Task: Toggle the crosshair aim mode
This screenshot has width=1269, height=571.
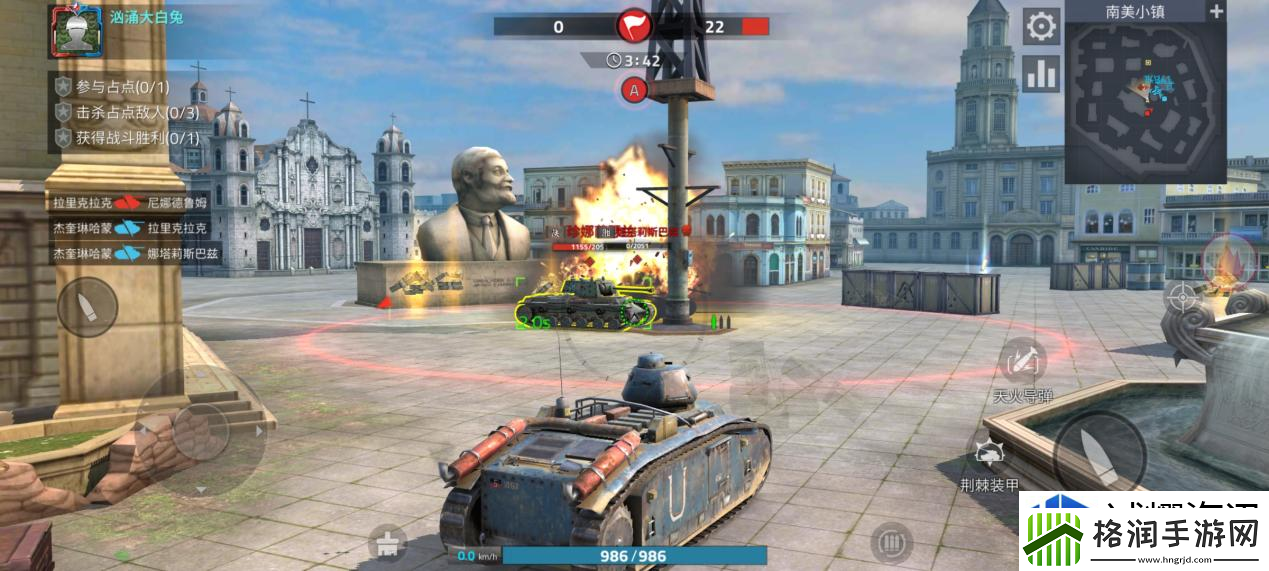Action: [x=1182, y=296]
